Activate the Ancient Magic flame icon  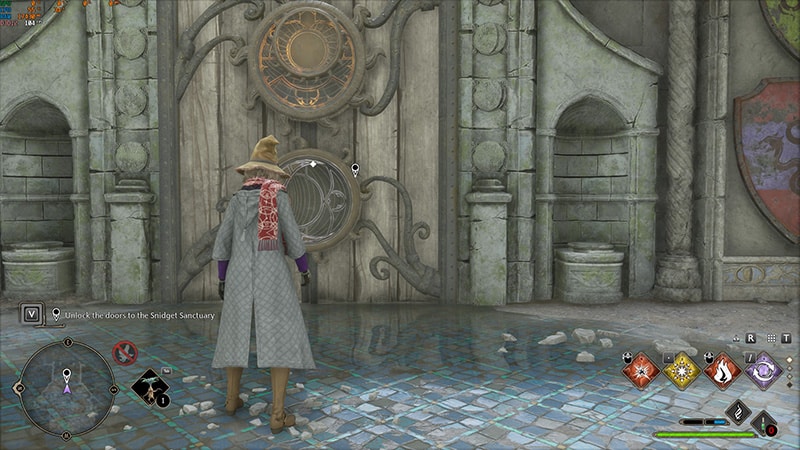(x=738, y=411)
